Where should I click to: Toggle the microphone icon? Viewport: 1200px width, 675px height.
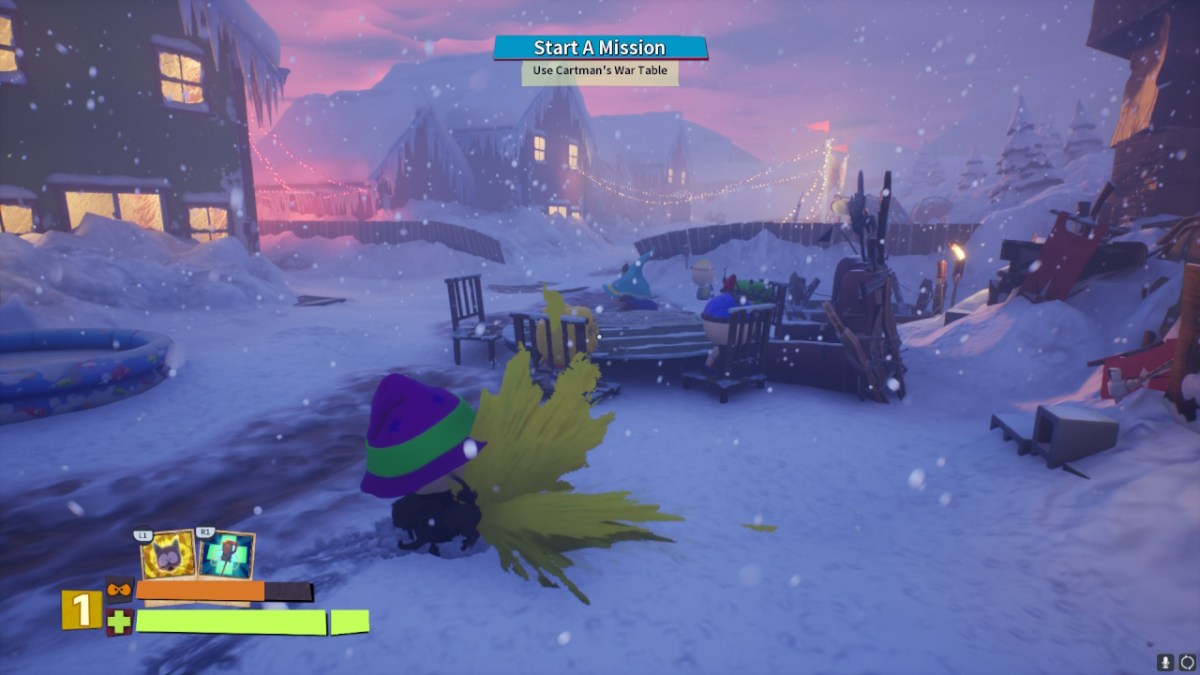pos(1165,662)
